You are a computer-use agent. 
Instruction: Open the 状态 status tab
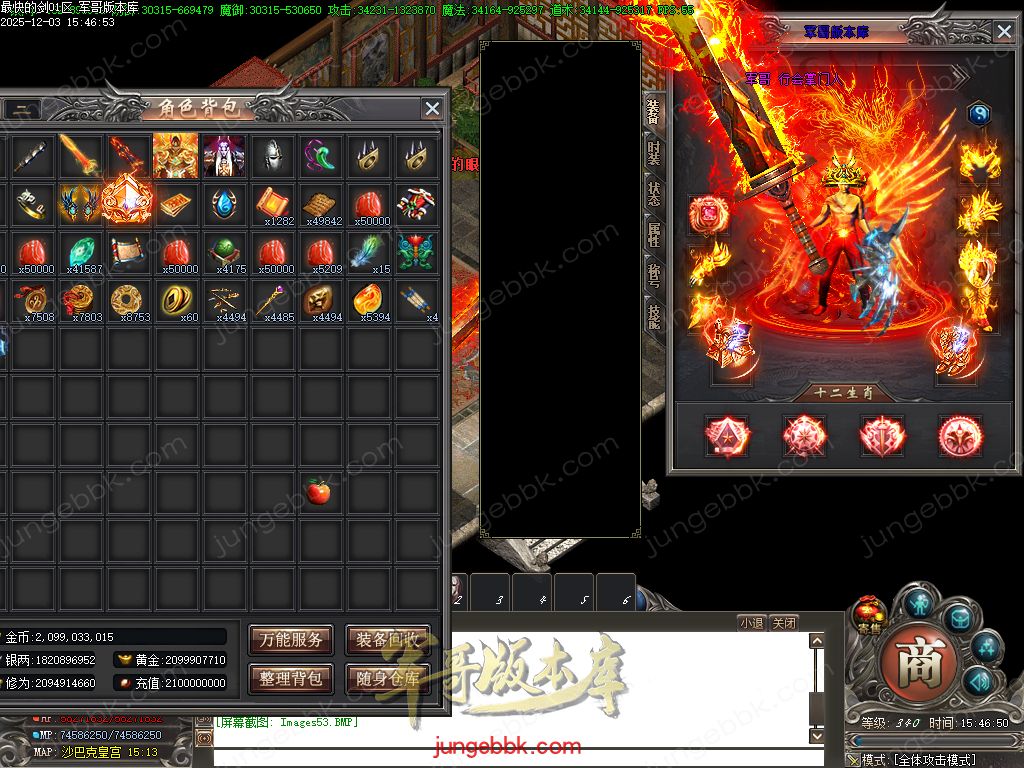[653, 193]
